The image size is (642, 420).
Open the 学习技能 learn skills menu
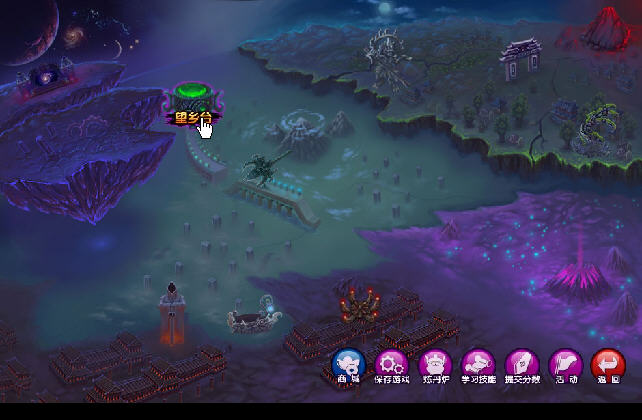coord(478,364)
